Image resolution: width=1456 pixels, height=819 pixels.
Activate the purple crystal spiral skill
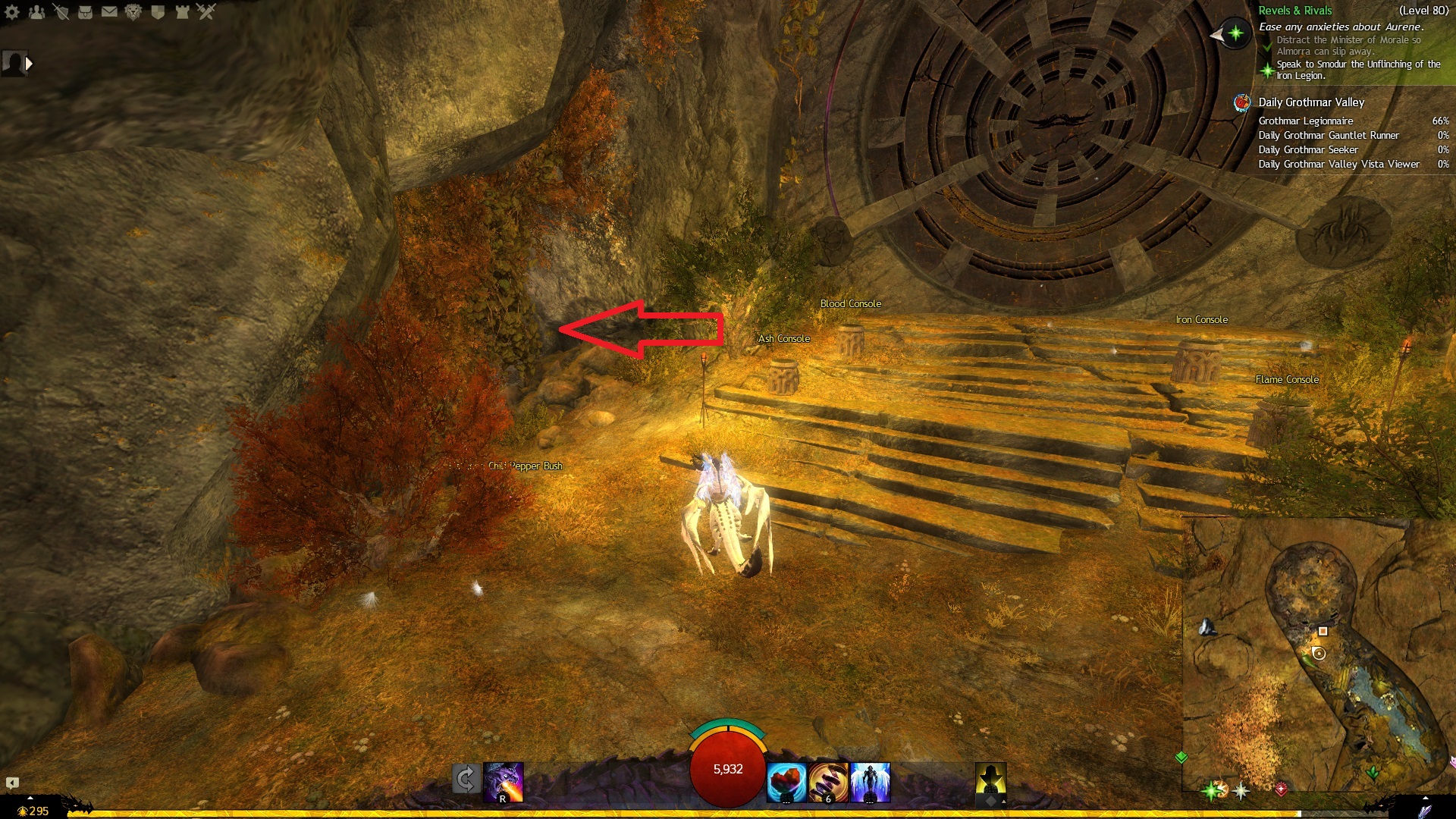click(828, 783)
